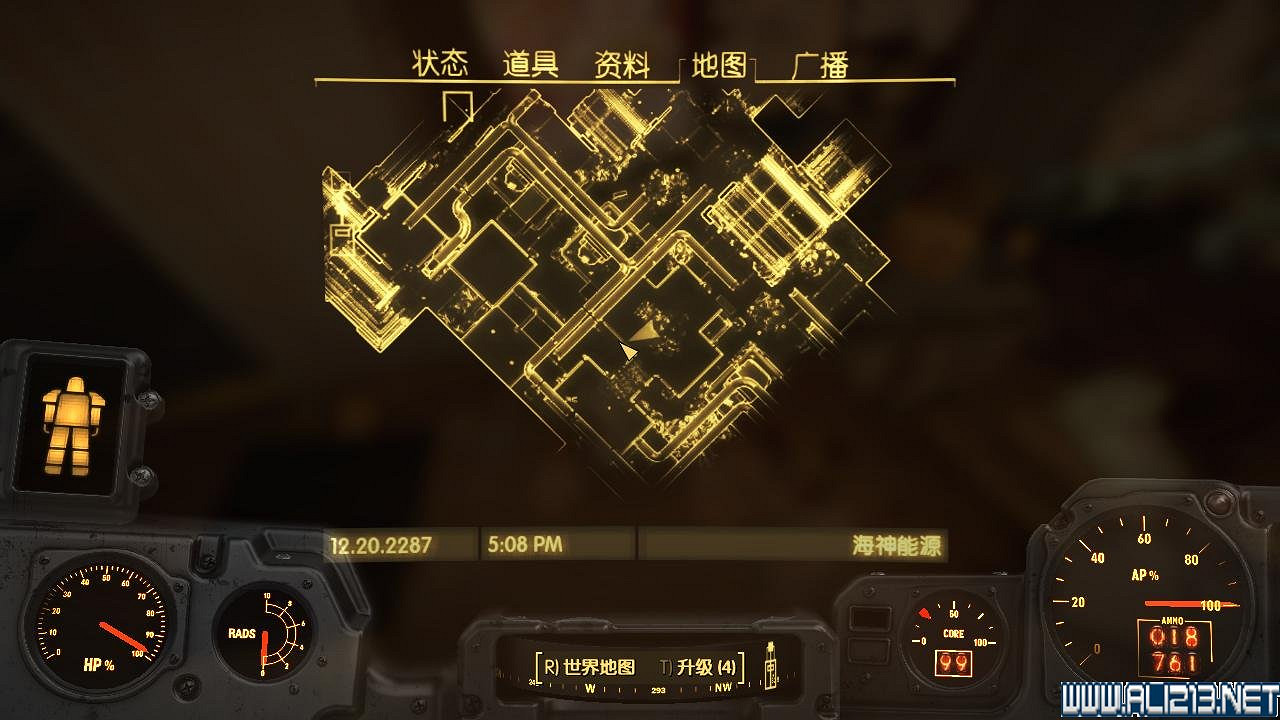The width and height of the screenshot is (1280, 720).
Task: Open the 广播 (Radio) tab
Action: tap(820, 65)
